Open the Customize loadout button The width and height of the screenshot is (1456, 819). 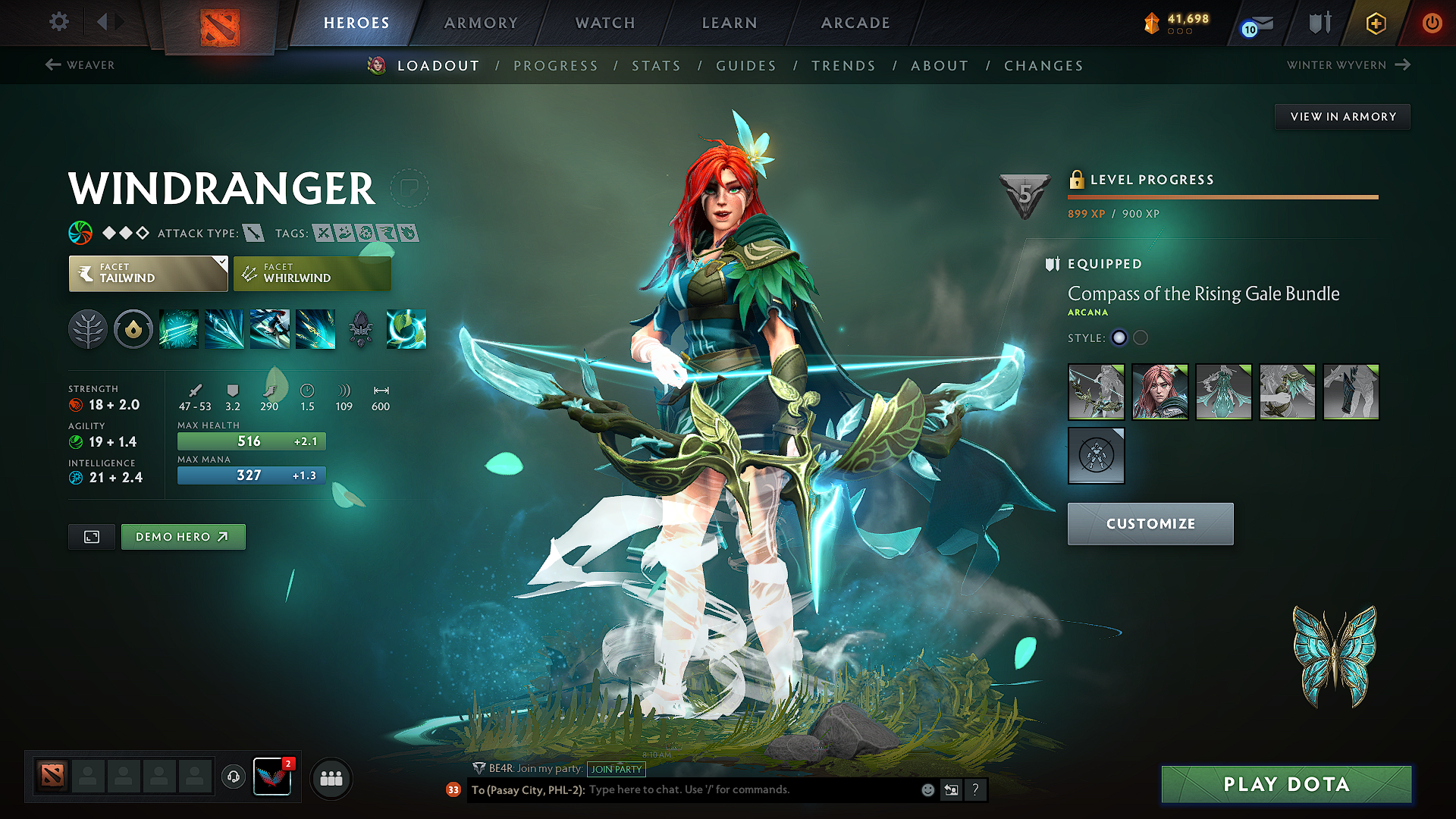1150,524
